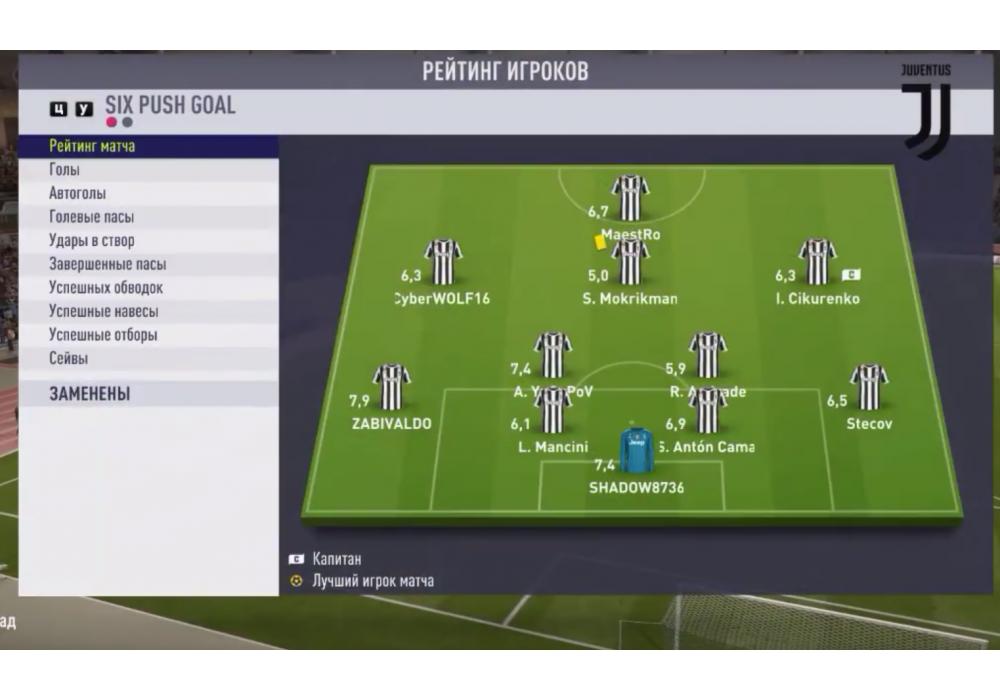Screen dimensions: 1000x700
Task: Show Успешных обводок ratings
Action: point(148,288)
